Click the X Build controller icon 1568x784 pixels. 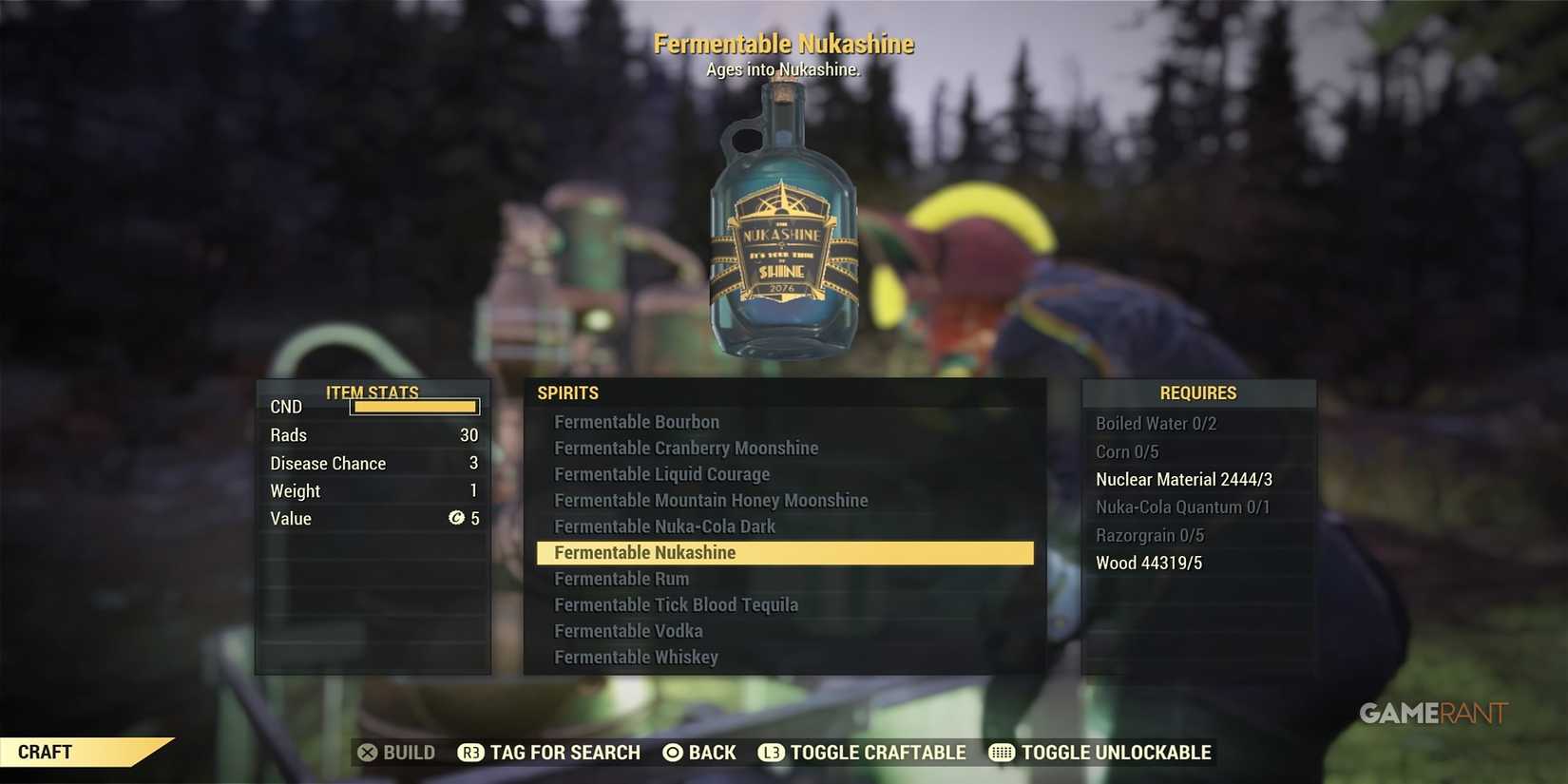click(368, 752)
